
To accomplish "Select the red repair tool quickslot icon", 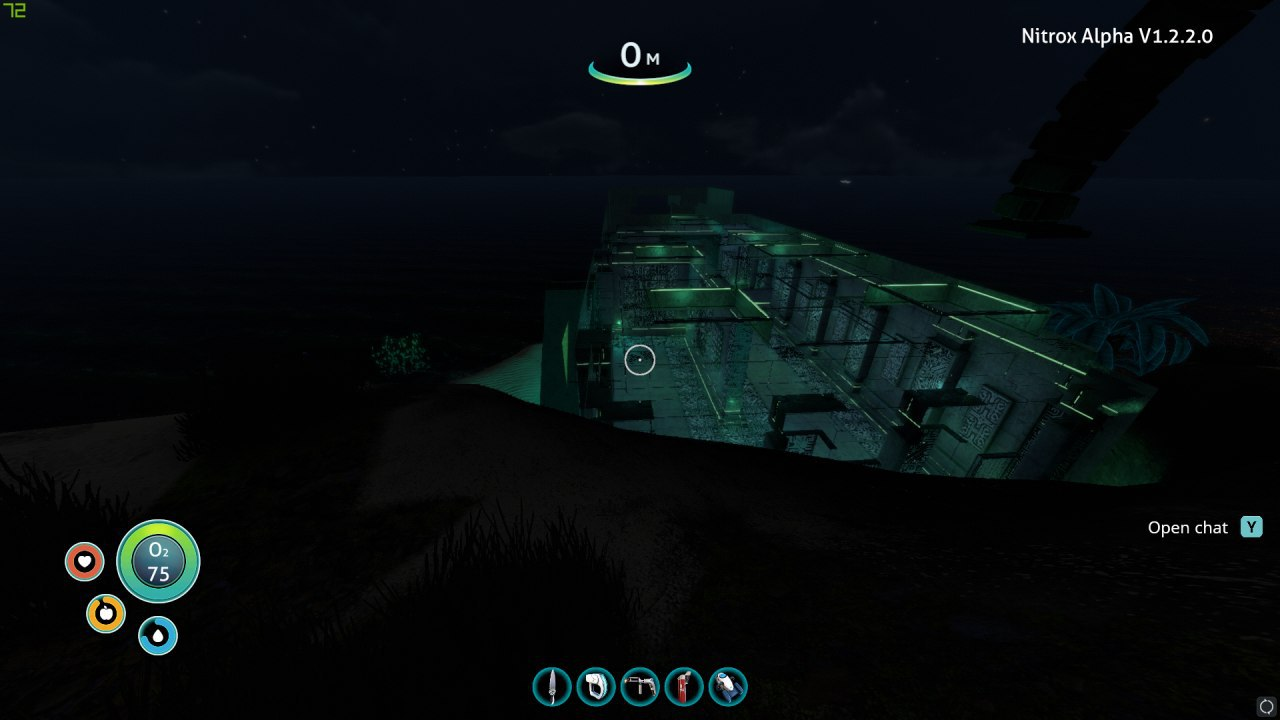I will coord(684,687).
